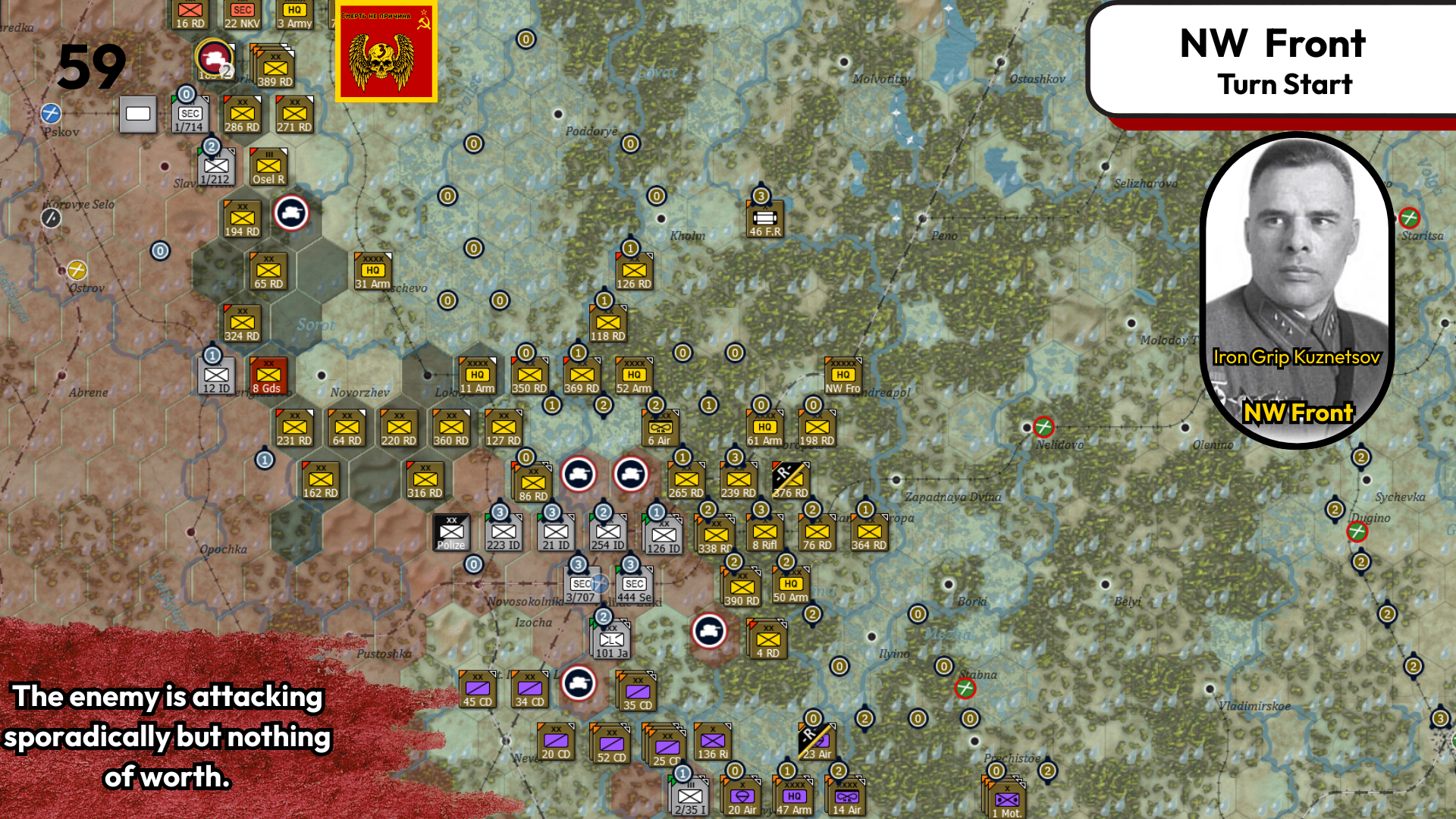Screen dimensions: 1456x819
Task: Select the 52 Arm HQ counter
Action: tap(634, 375)
